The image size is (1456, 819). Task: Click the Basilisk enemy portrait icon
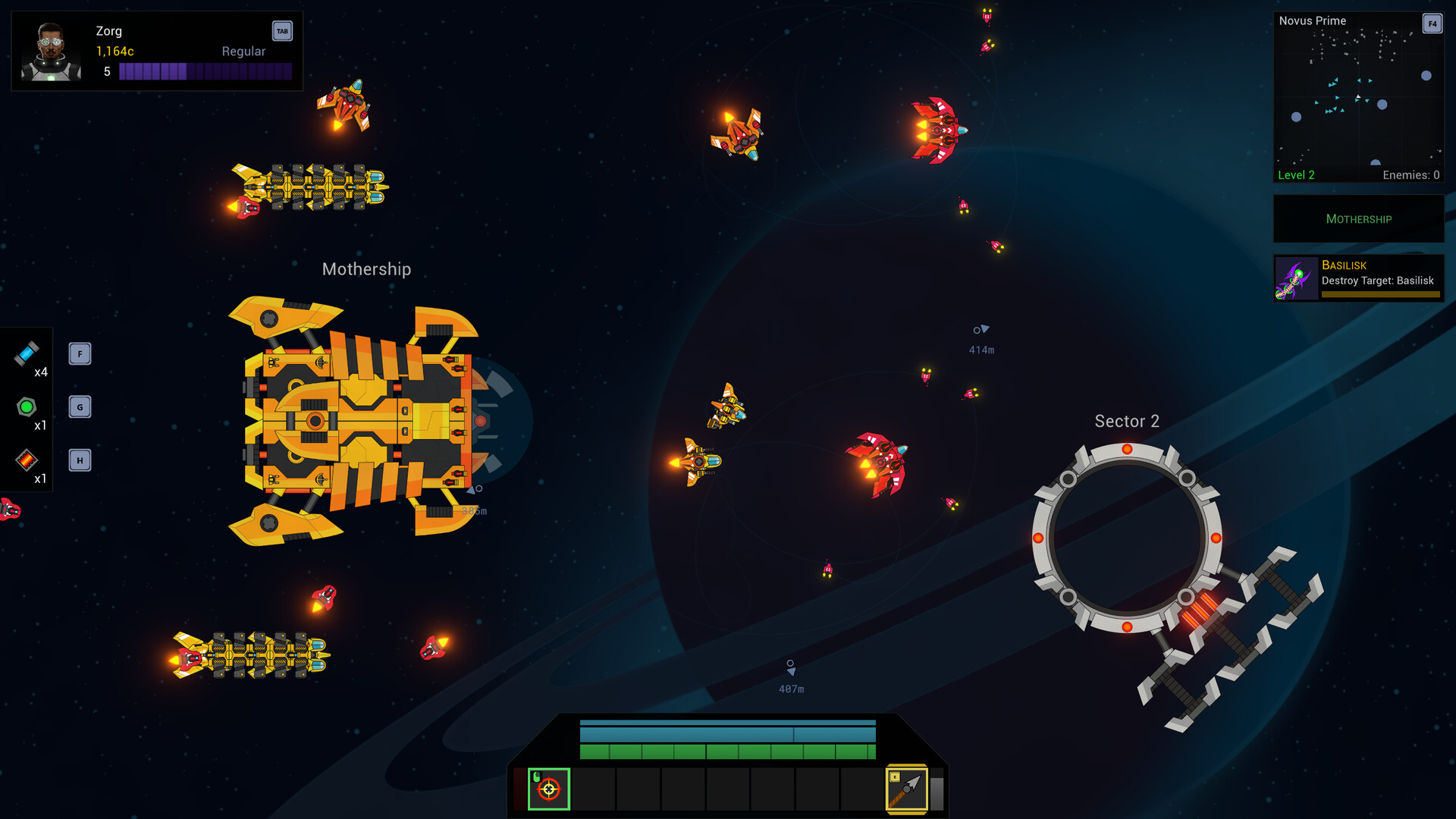click(x=1295, y=278)
